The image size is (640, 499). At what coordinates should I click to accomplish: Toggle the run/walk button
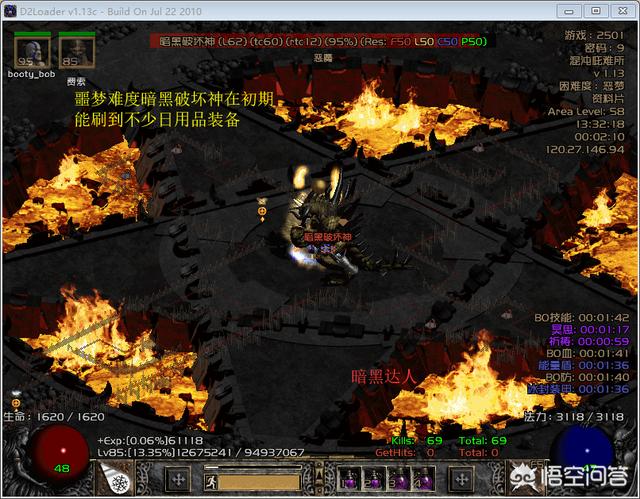[213, 480]
